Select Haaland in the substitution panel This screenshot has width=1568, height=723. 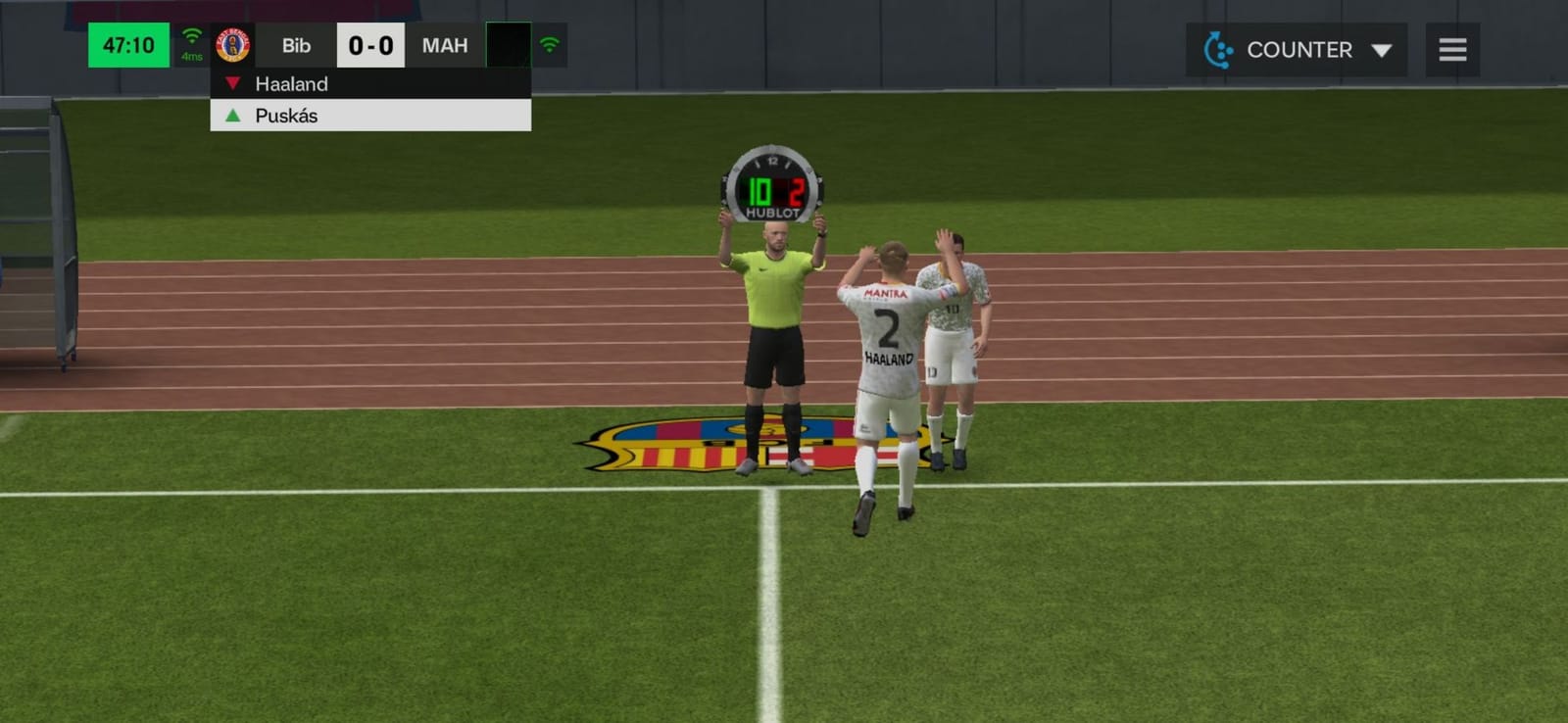290,83
